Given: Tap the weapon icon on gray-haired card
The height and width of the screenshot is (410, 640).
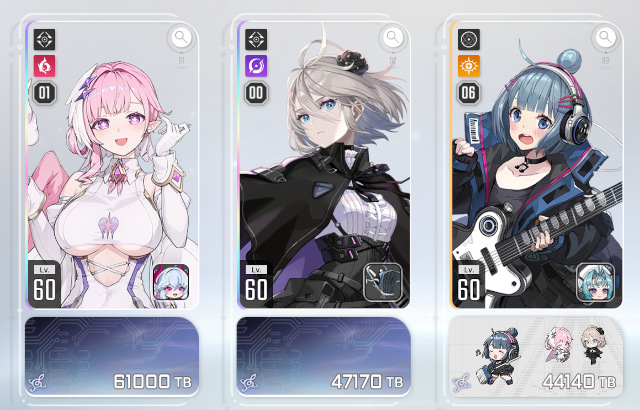Looking at the screenshot, I should point(382,283).
